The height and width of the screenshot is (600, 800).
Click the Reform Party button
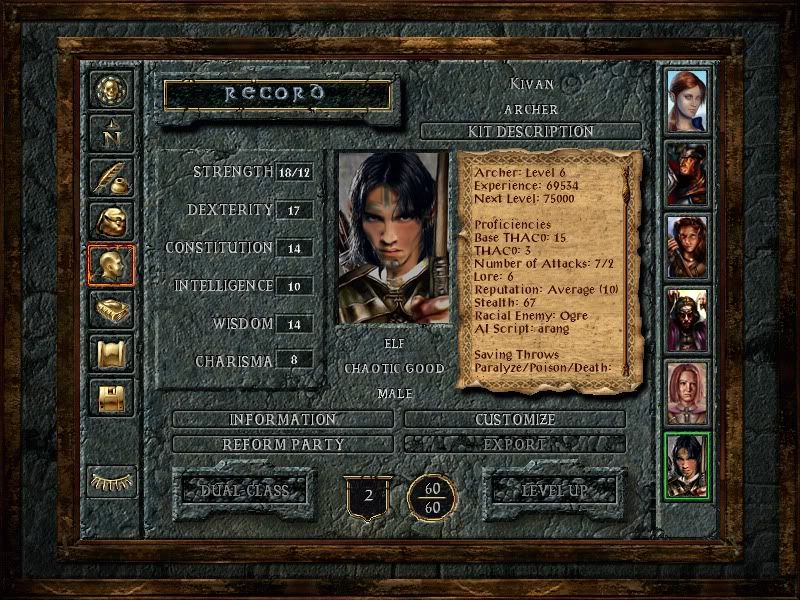point(283,443)
